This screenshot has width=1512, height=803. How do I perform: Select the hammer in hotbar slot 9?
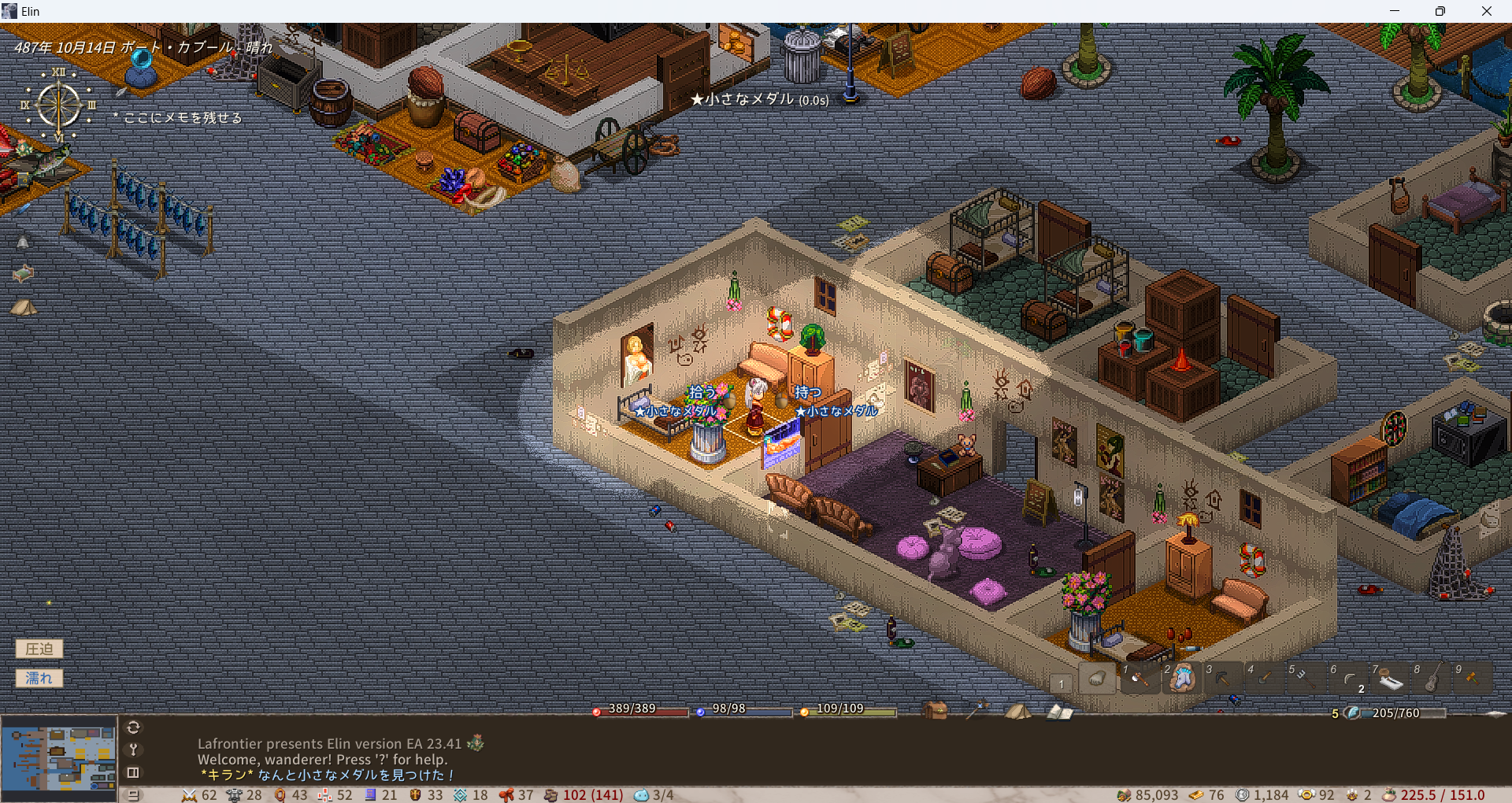click(1473, 679)
